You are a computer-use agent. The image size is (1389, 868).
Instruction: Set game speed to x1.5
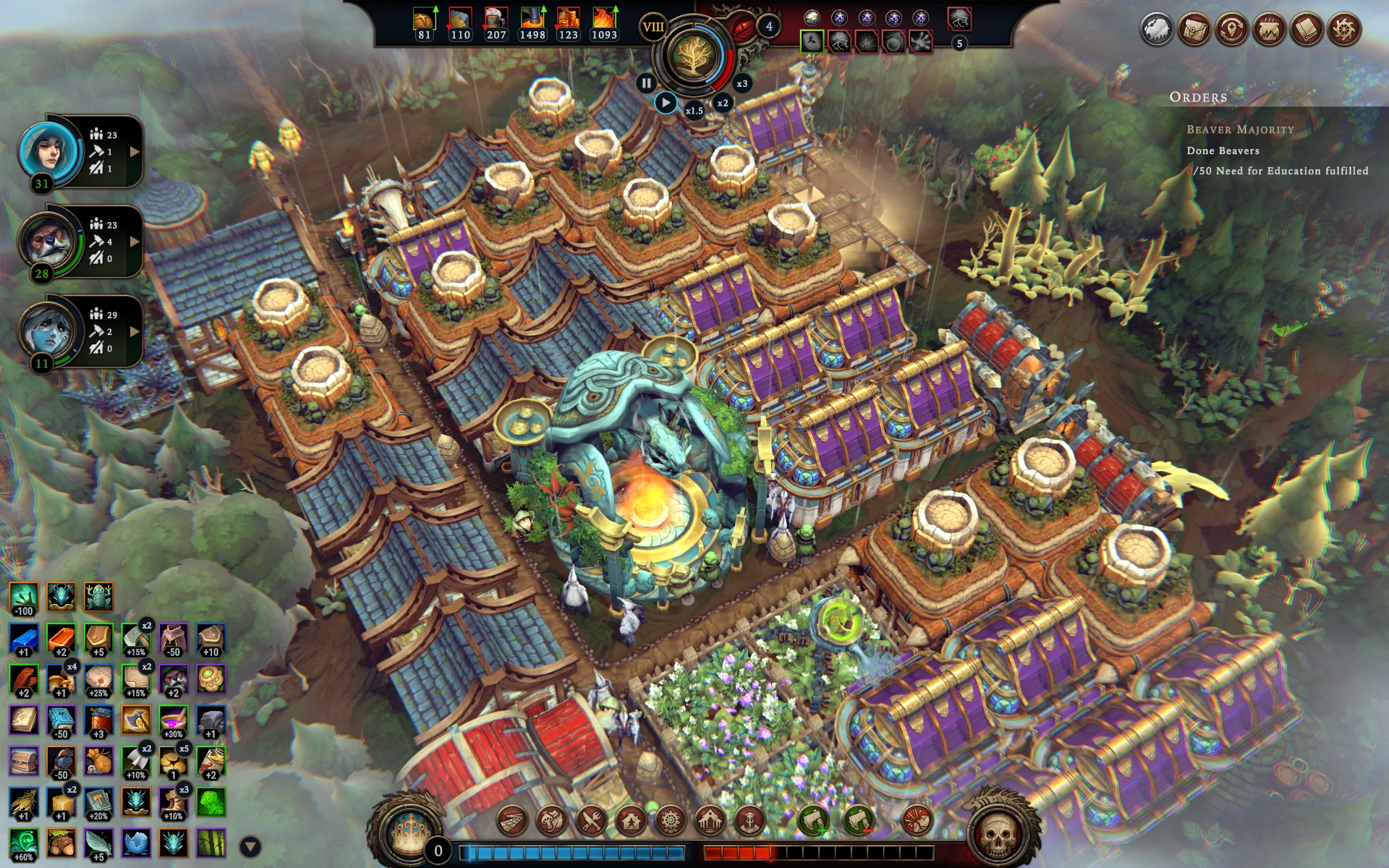point(694,111)
